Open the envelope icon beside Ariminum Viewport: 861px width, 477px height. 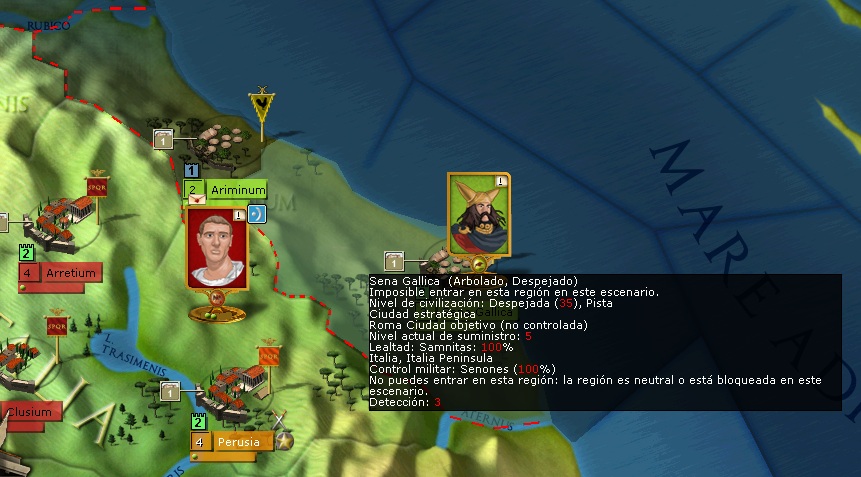click(195, 200)
